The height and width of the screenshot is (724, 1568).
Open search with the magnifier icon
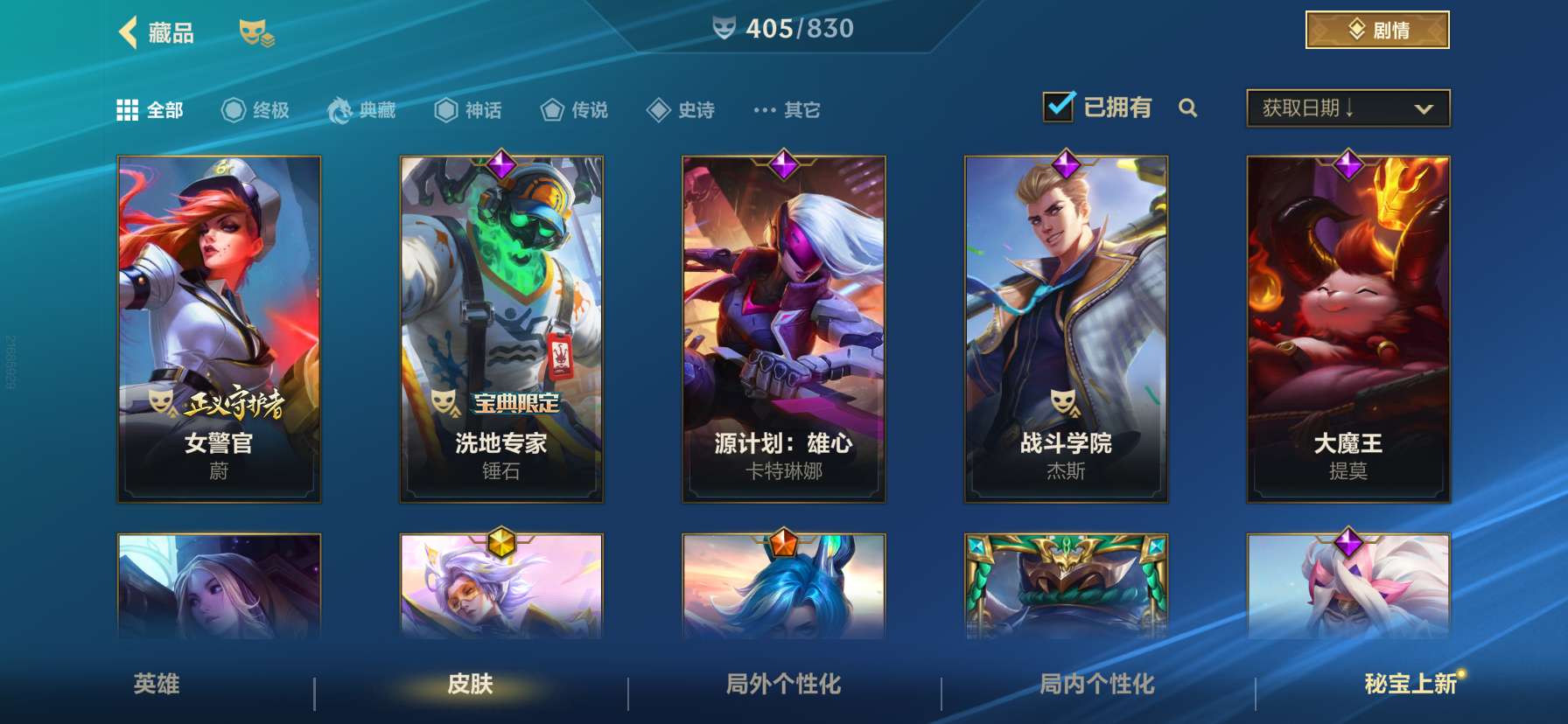[1188, 108]
